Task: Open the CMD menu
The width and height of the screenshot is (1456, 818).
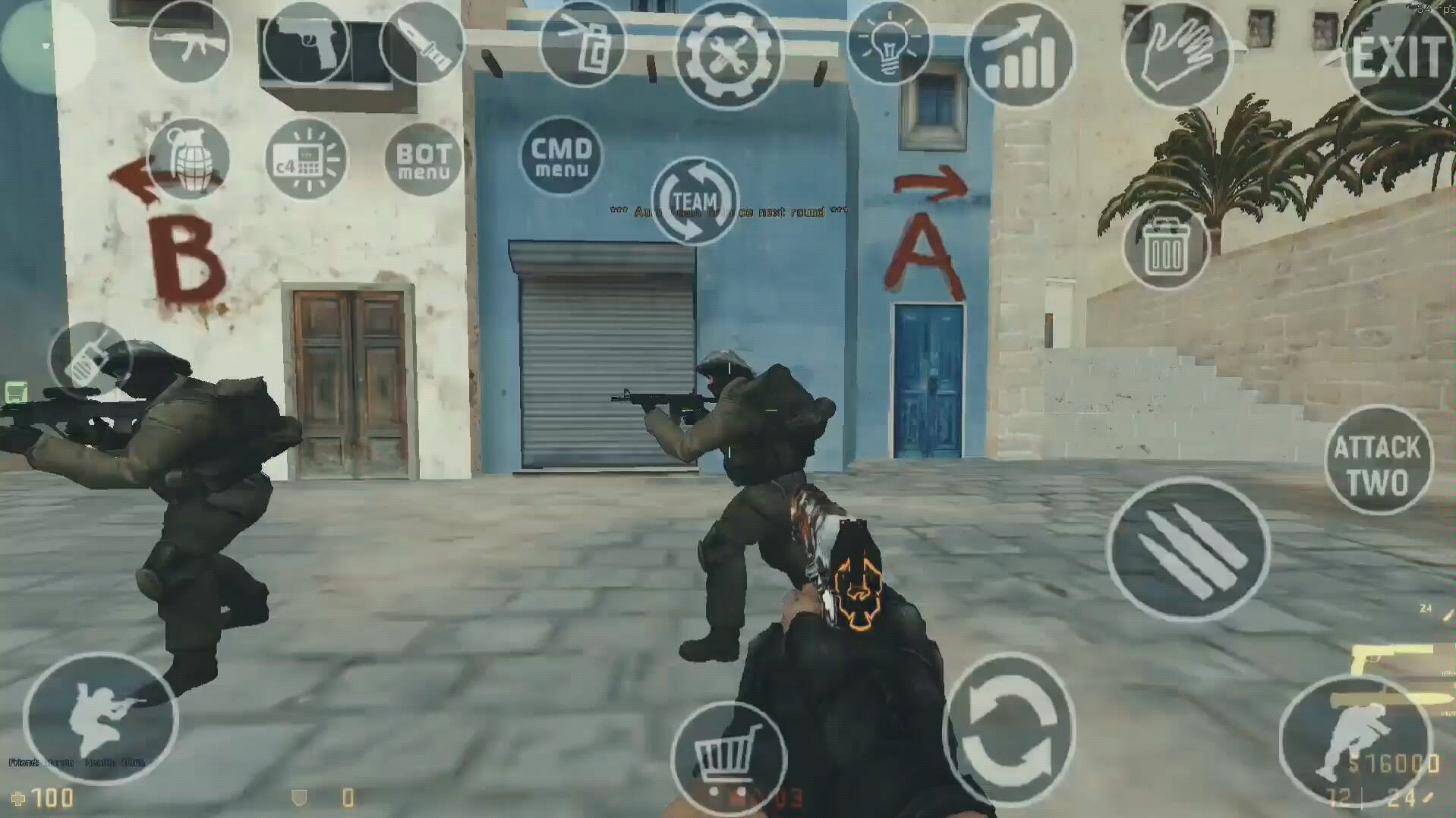Action: pos(562,156)
